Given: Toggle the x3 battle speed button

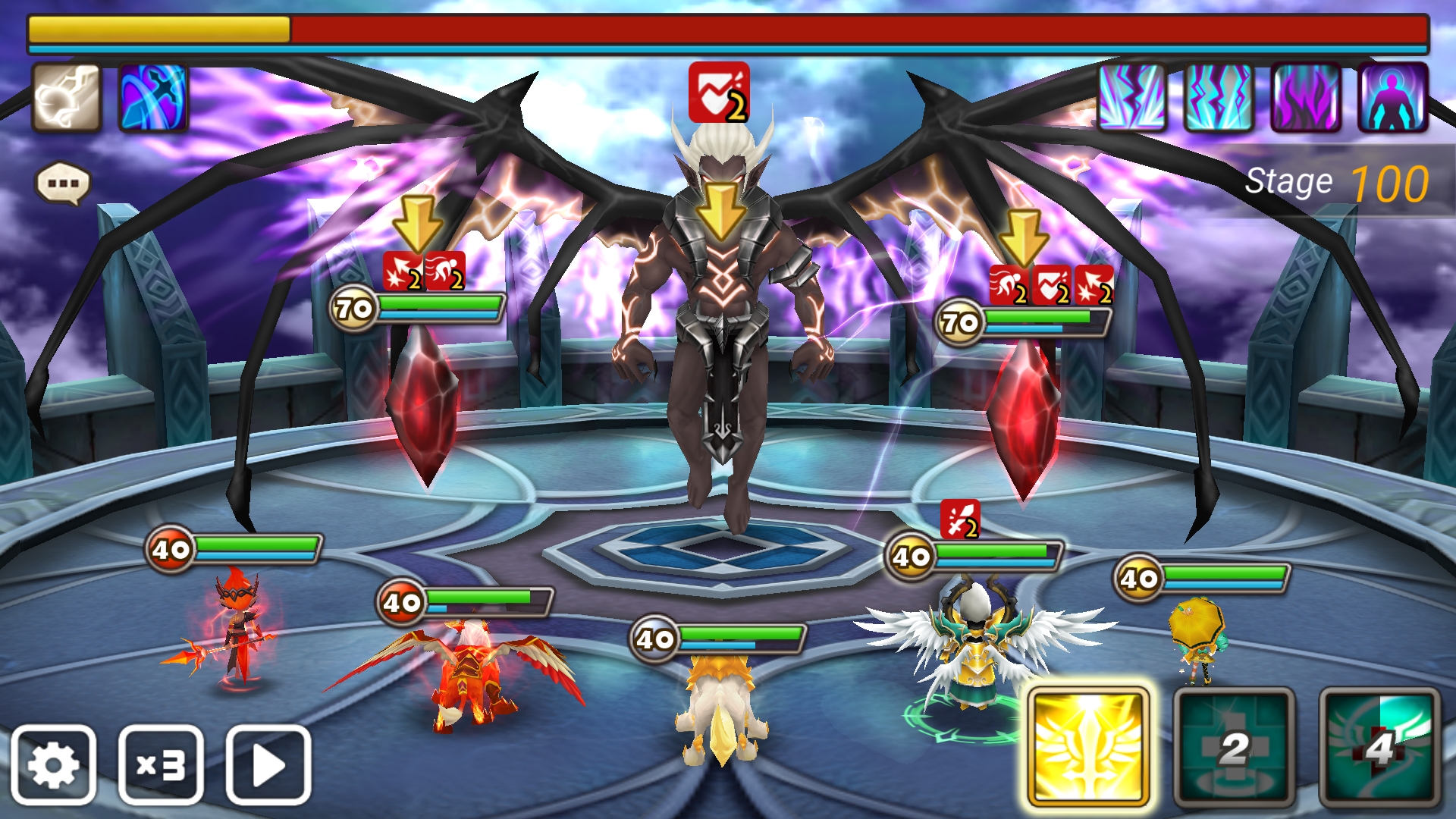Looking at the screenshot, I should click(x=161, y=764).
